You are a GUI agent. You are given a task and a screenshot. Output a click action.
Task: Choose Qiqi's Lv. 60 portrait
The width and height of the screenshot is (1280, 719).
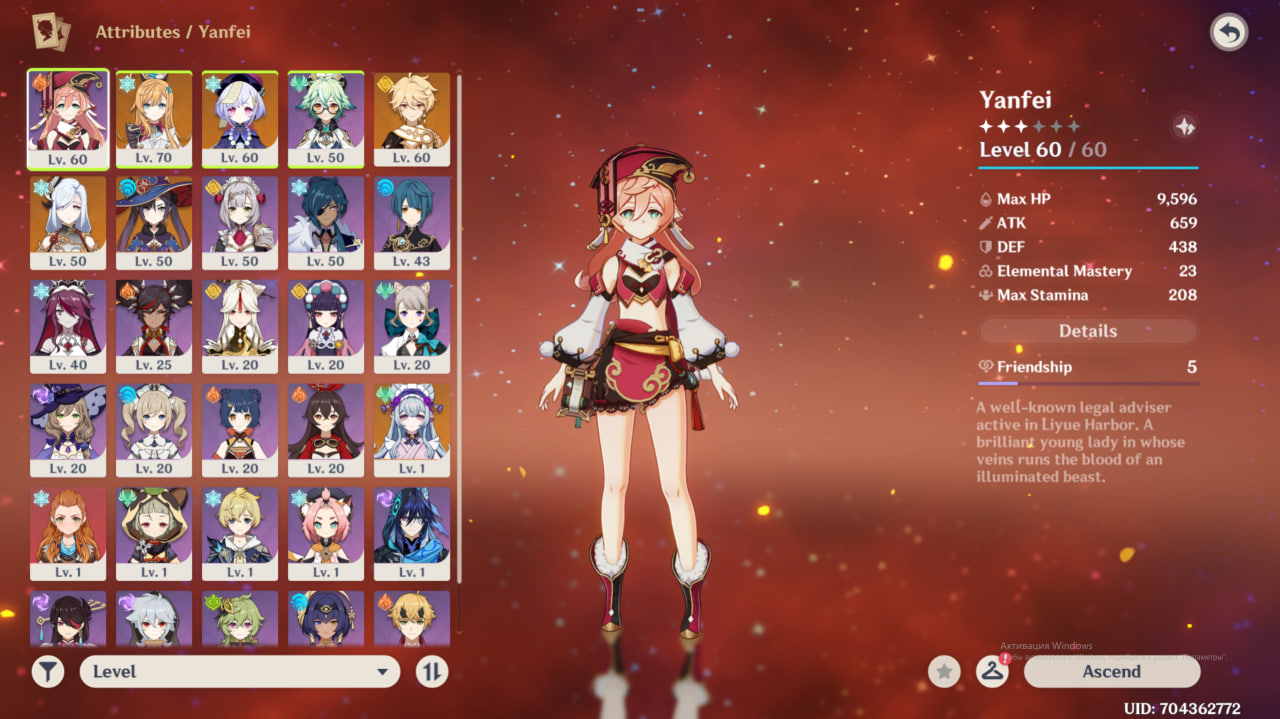240,118
